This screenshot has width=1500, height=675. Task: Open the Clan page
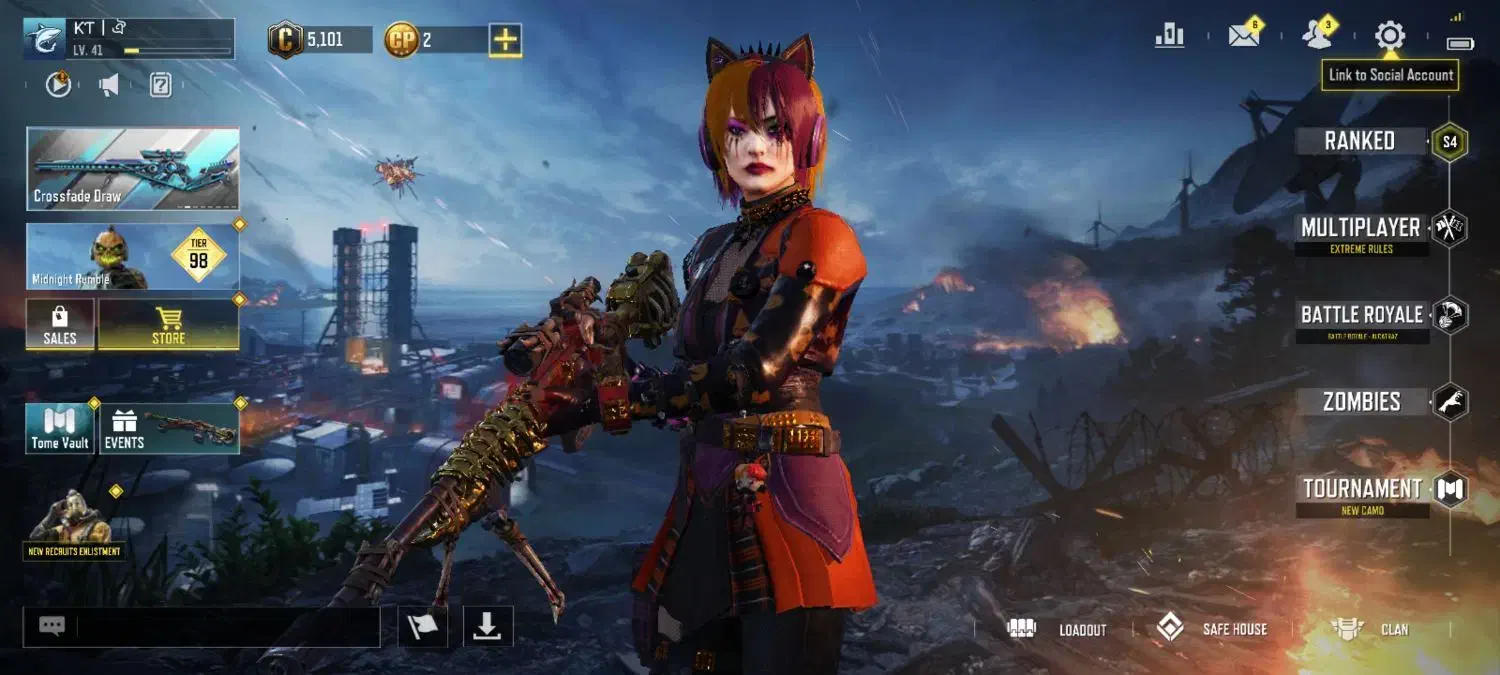tap(1370, 629)
